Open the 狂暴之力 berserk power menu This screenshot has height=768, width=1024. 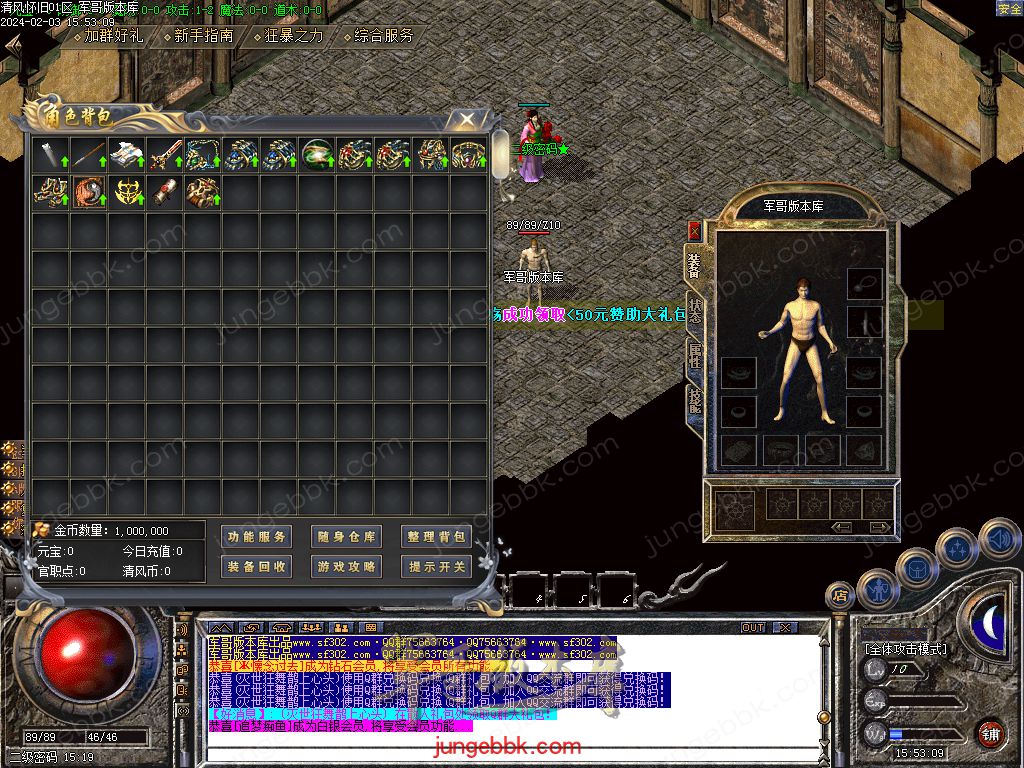tap(288, 36)
